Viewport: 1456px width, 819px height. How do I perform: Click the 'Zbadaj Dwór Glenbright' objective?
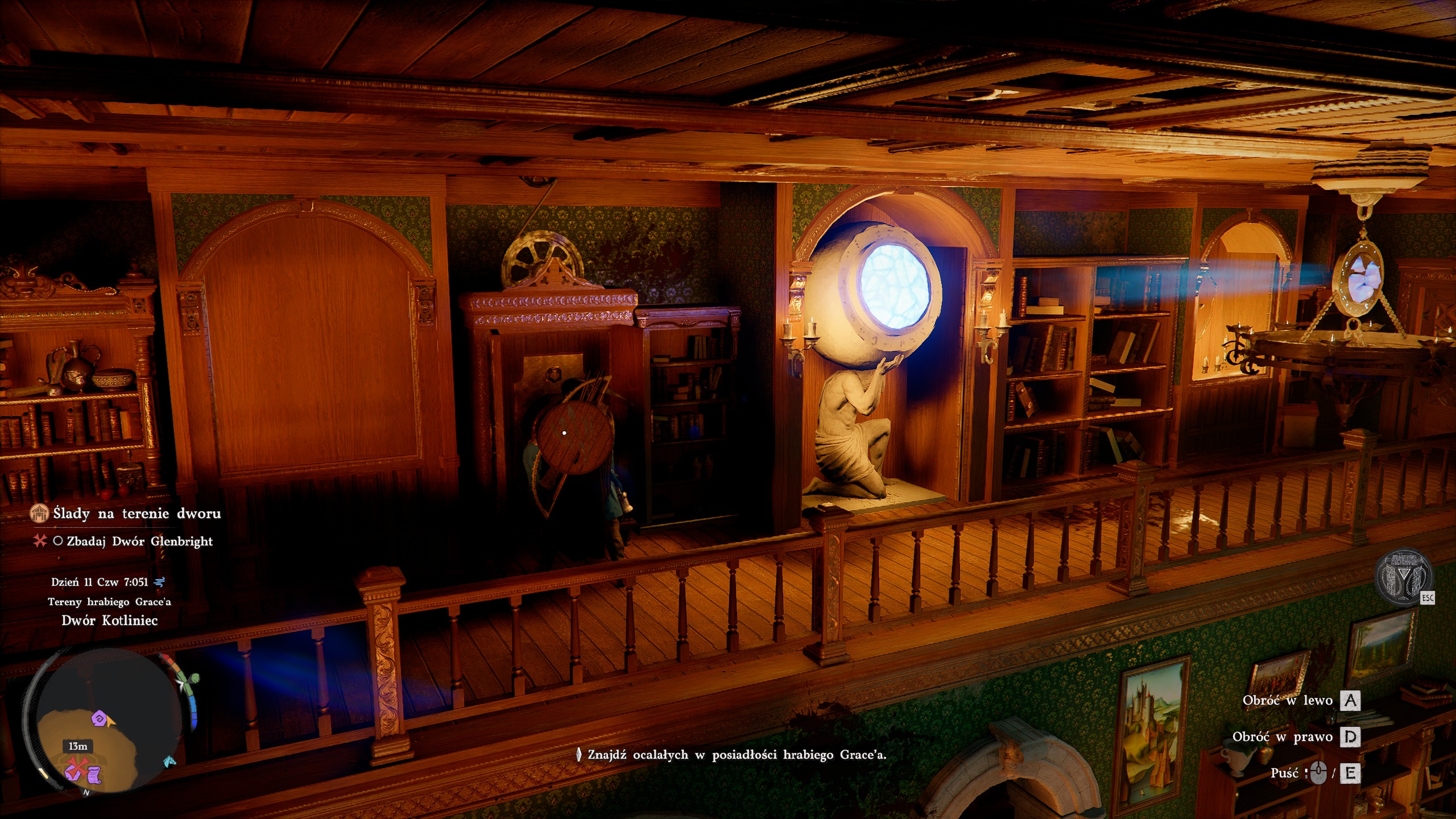tap(139, 541)
